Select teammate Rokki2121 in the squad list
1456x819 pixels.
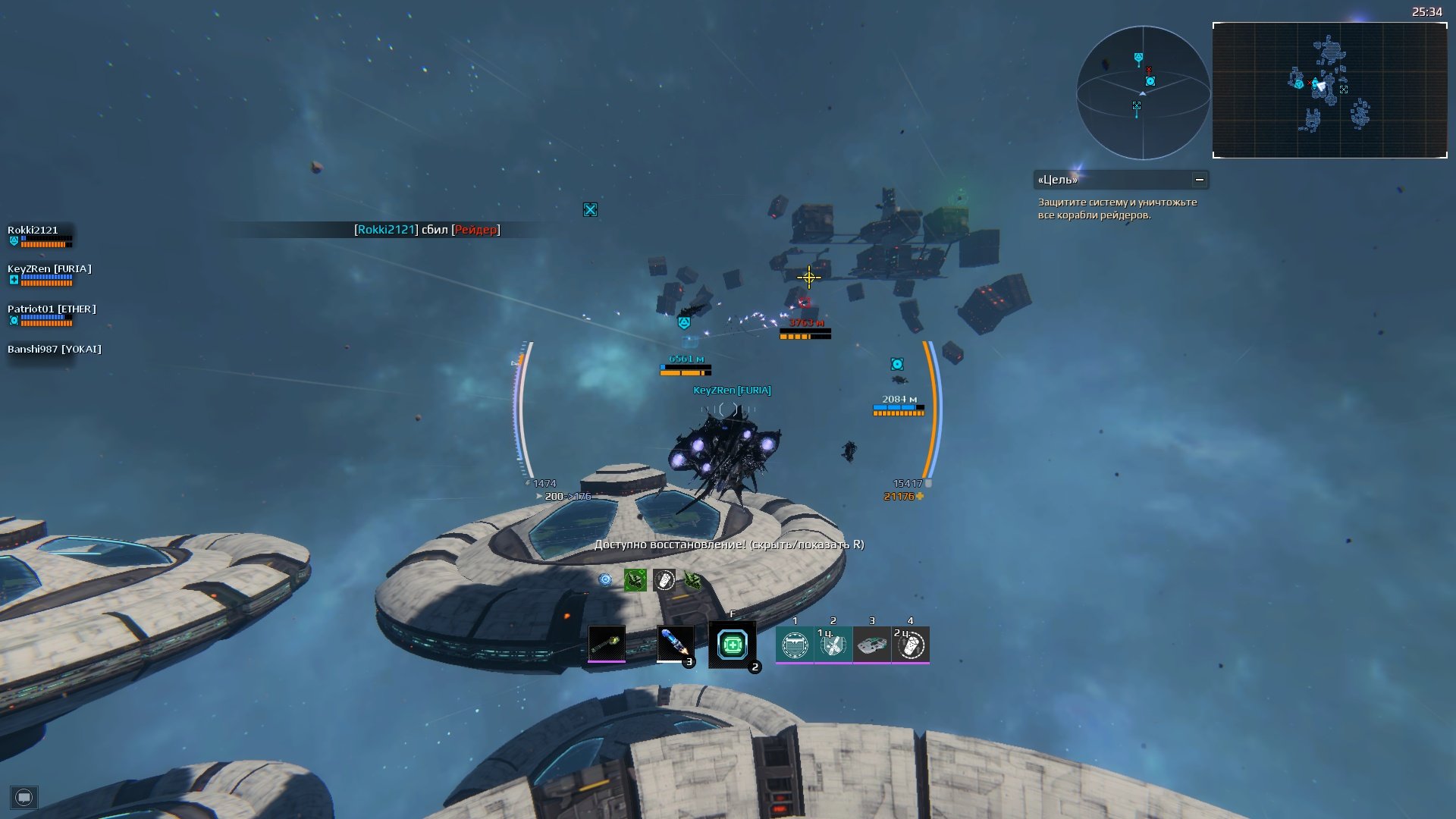click(x=33, y=231)
